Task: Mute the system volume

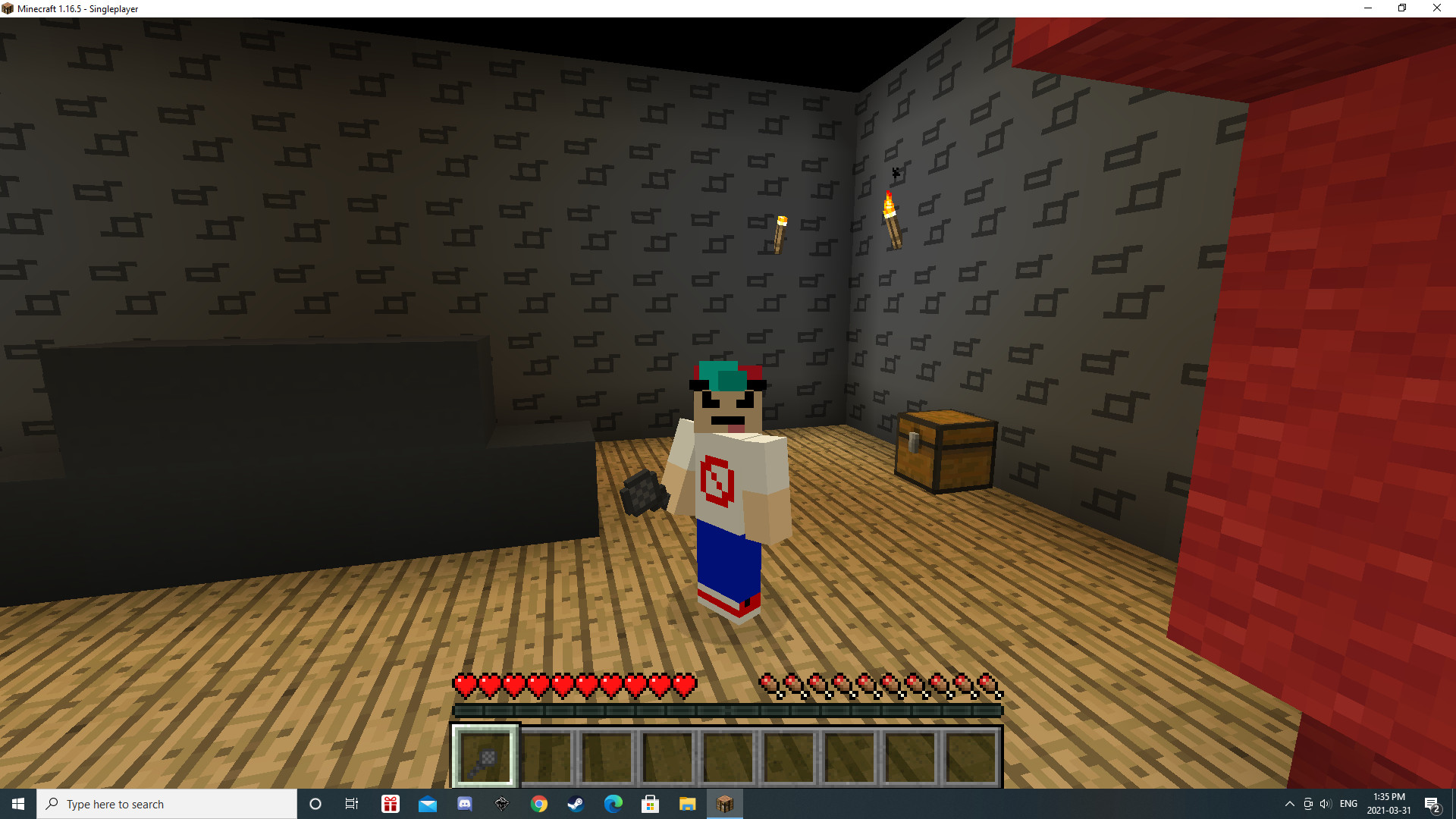Action: point(1326,803)
